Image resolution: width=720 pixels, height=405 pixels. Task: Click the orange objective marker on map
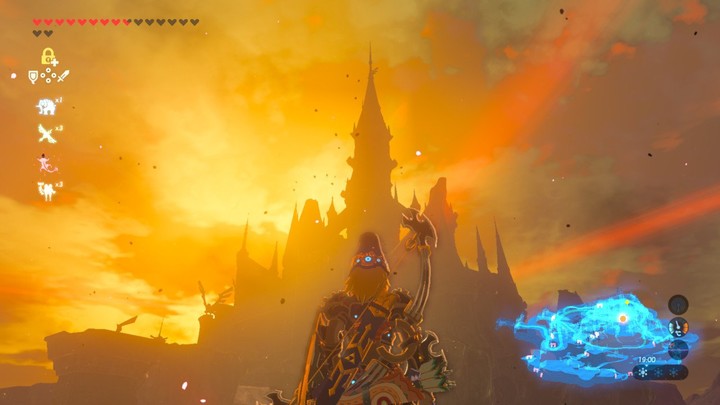(x=623, y=317)
